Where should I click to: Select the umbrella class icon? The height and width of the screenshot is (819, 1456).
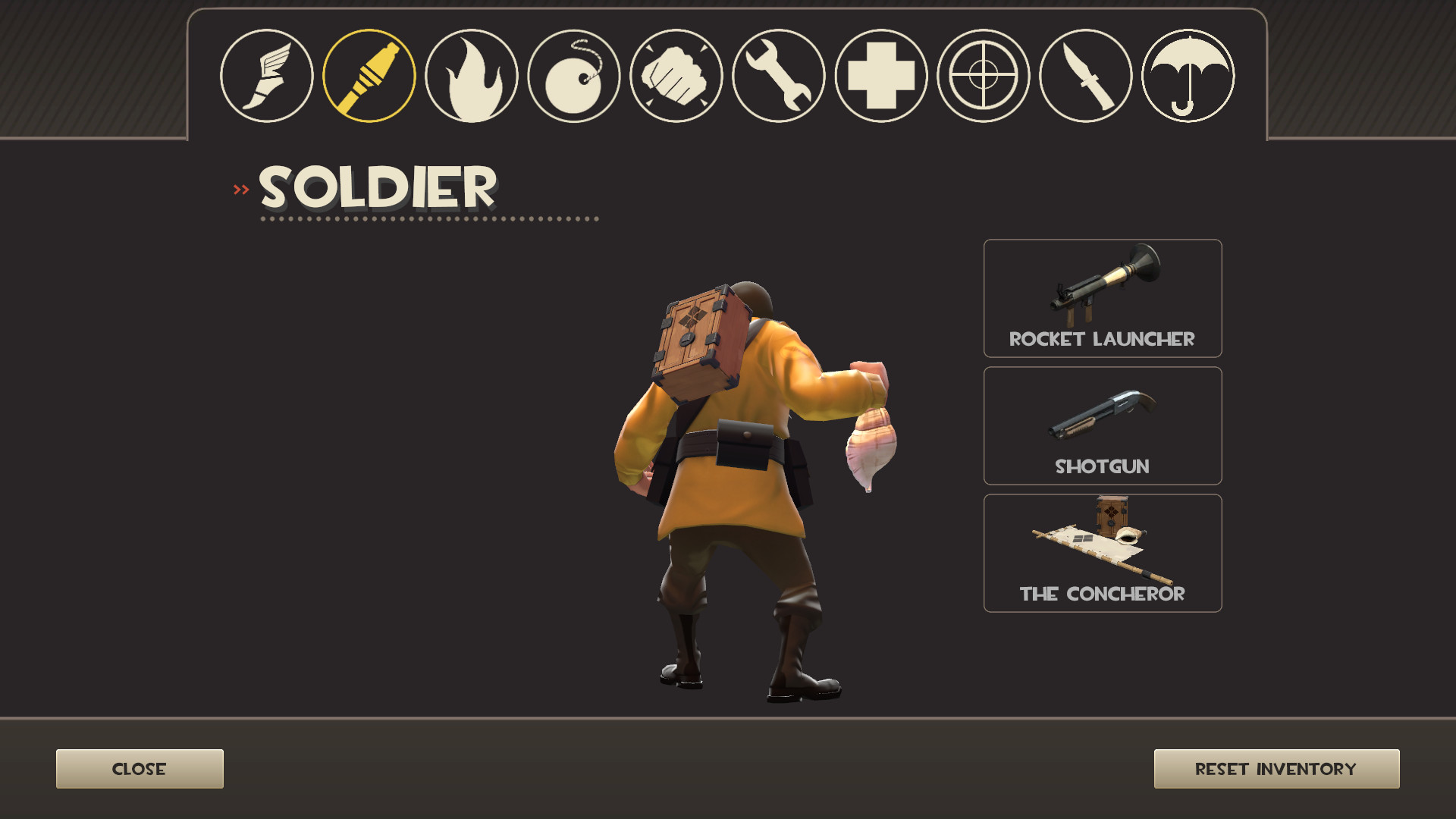1184,75
